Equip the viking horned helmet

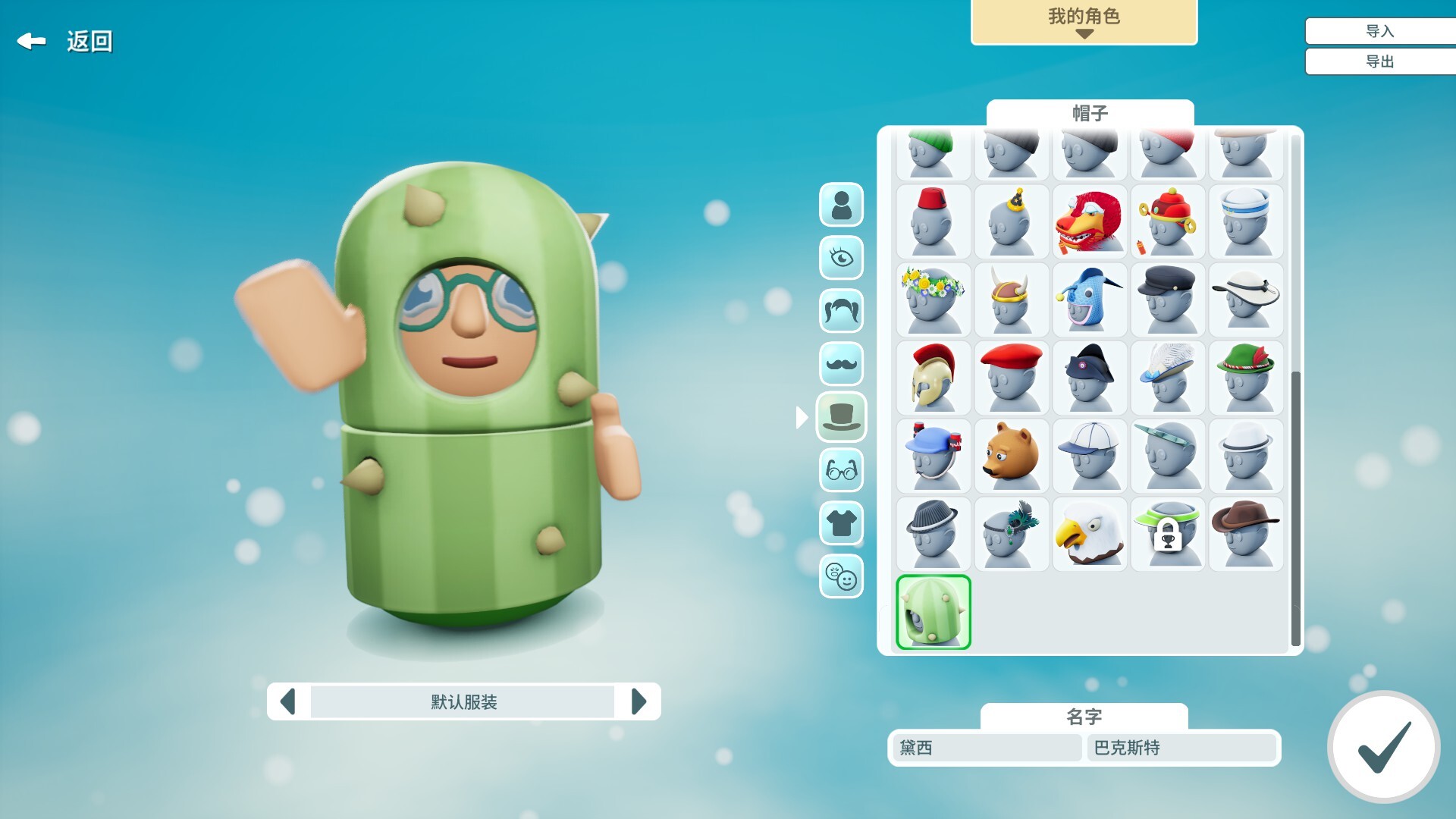coord(1011,300)
